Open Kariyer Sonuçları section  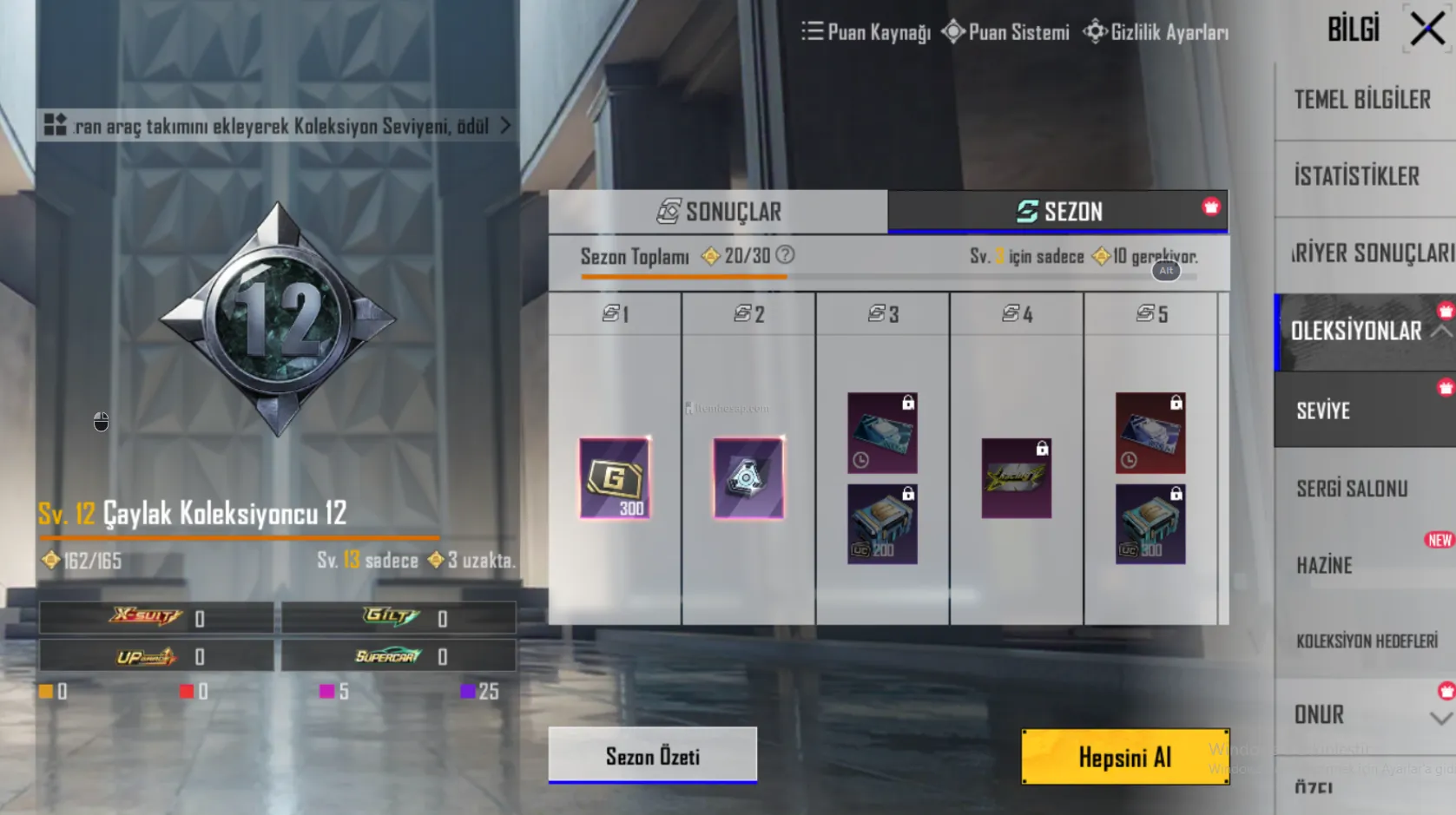tap(1371, 253)
